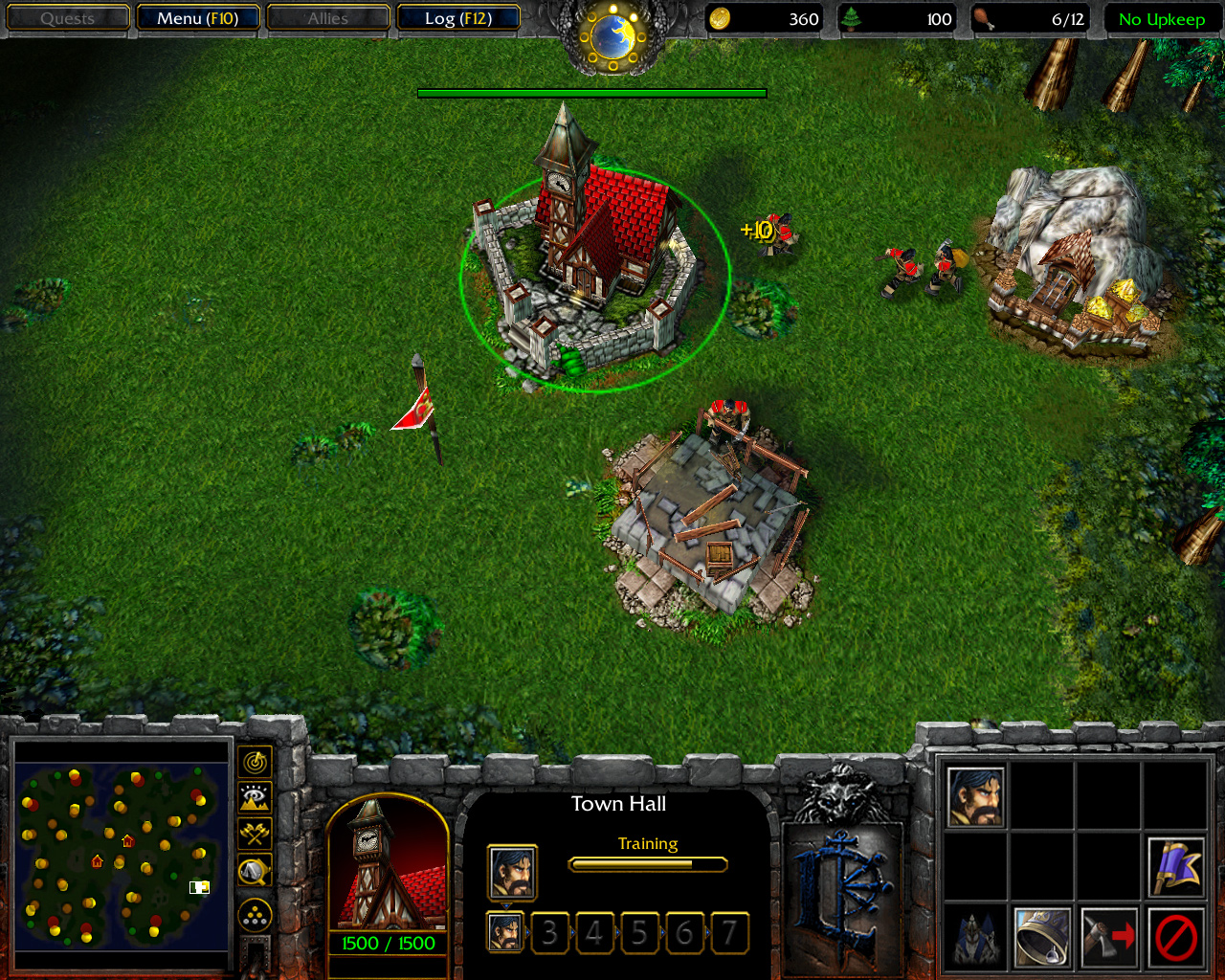The height and width of the screenshot is (980, 1225).
Task: Cancel the Peasant in the training queue
Action: (505, 931)
